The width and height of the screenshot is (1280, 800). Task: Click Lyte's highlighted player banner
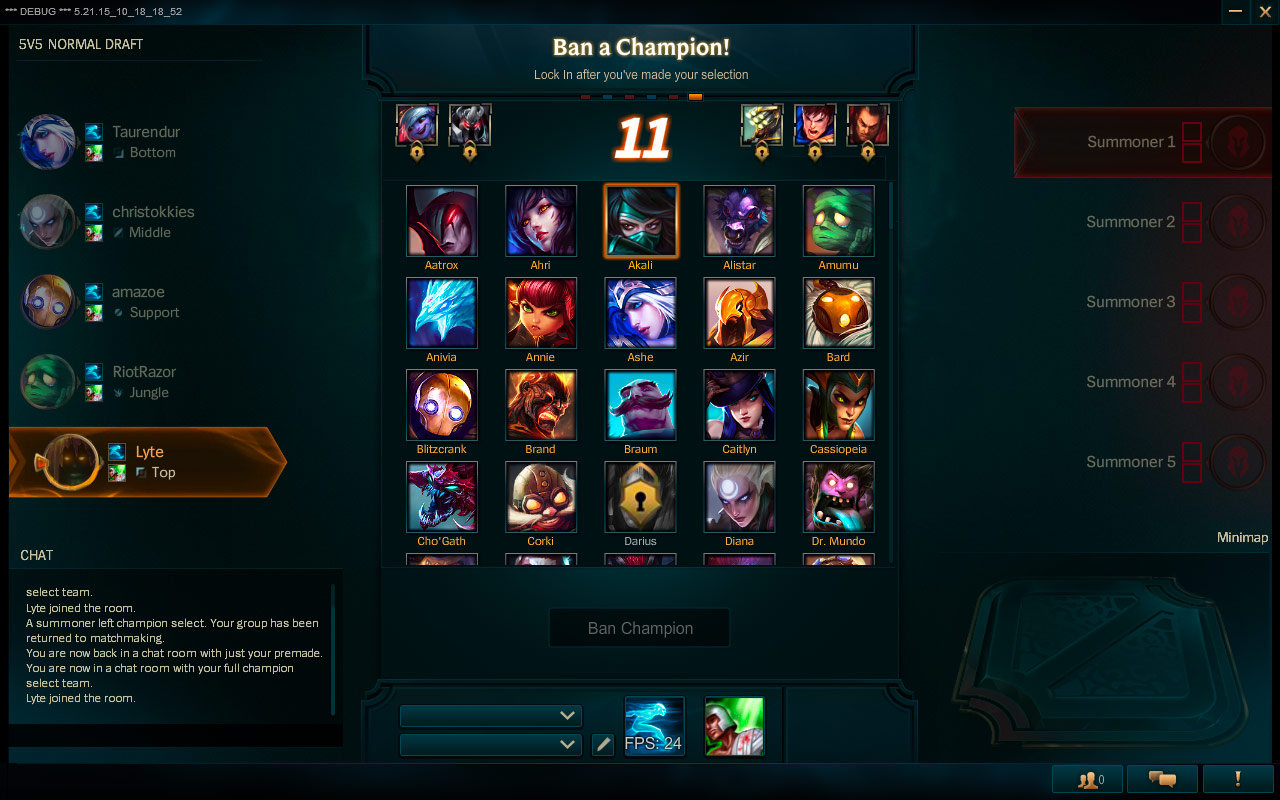coord(150,462)
